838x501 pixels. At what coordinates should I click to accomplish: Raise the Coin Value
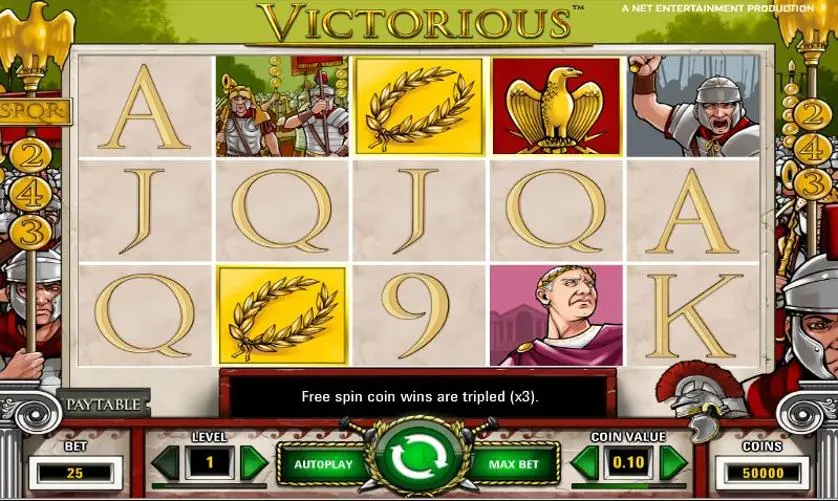(673, 462)
